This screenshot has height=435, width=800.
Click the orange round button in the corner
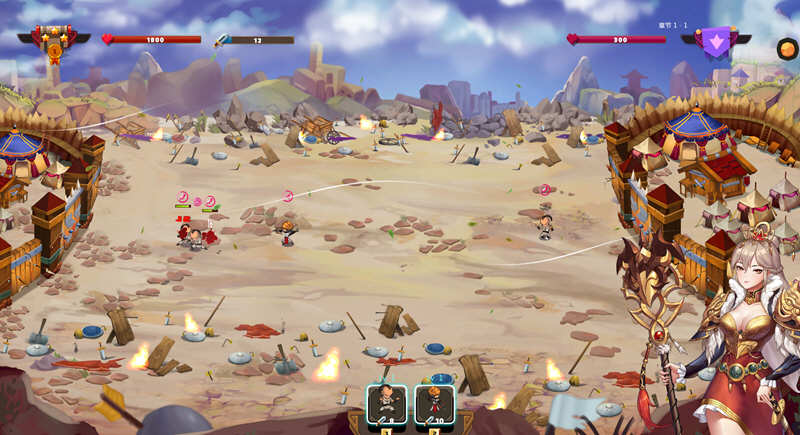pyautogui.click(x=787, y=47)
